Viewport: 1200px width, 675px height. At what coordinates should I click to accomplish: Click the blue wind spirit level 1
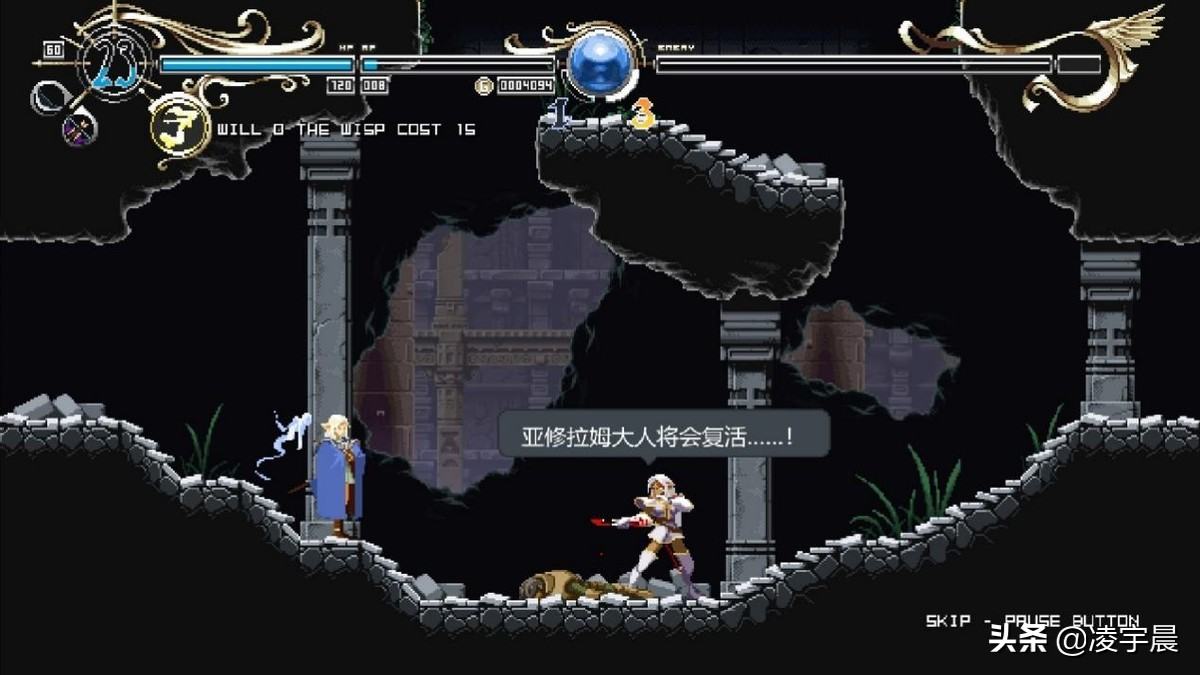coord(561,111)
